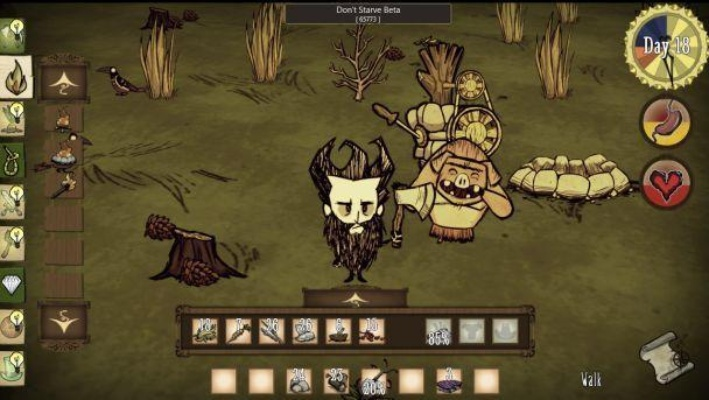Viewport: 709px width, 400px height.
Task: Select the rocks stack of 24
Action: 299,380
